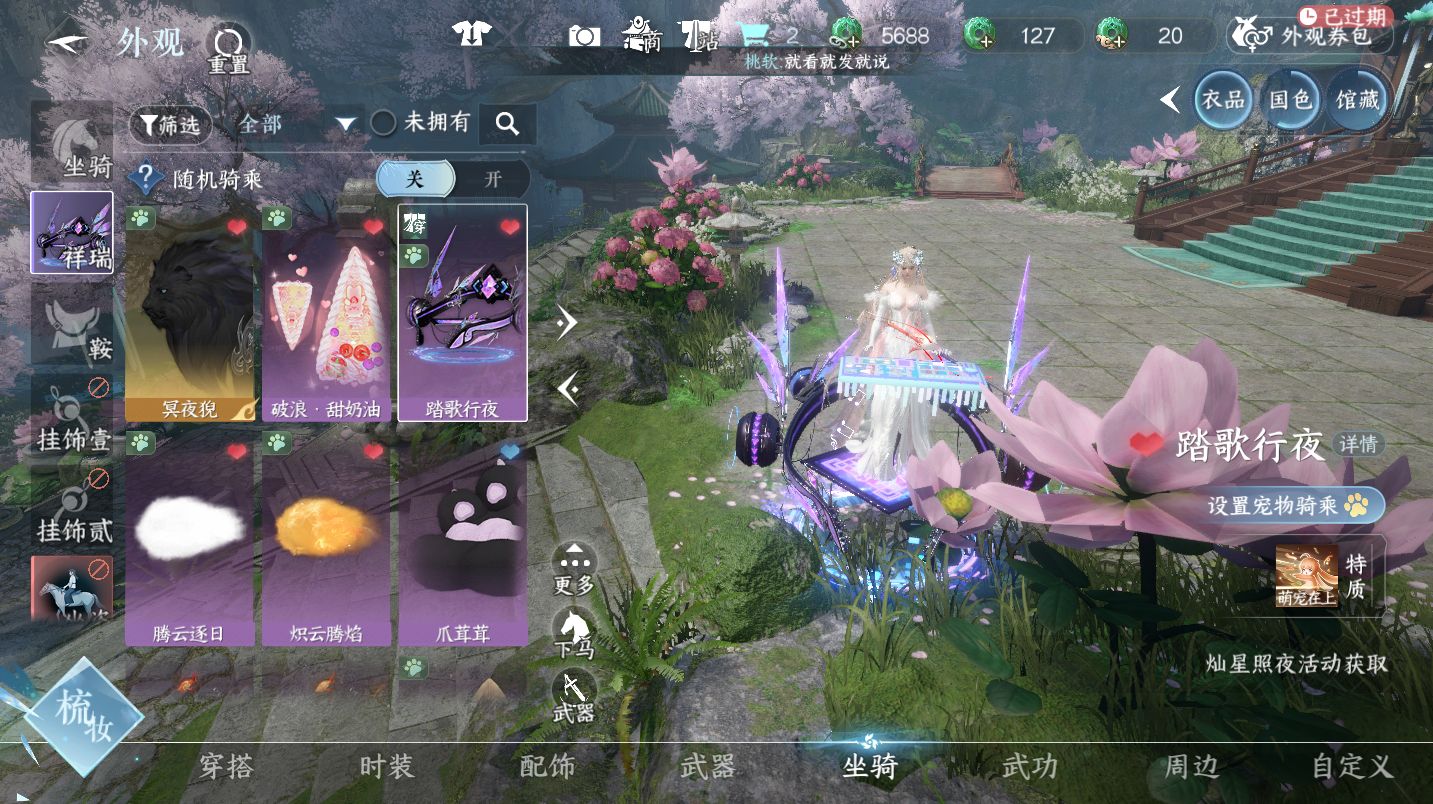Open the 馆藏 collection tab
Image resolution: width=1433 pixels, height=804 pixels.
click(x=1357, y=100)
